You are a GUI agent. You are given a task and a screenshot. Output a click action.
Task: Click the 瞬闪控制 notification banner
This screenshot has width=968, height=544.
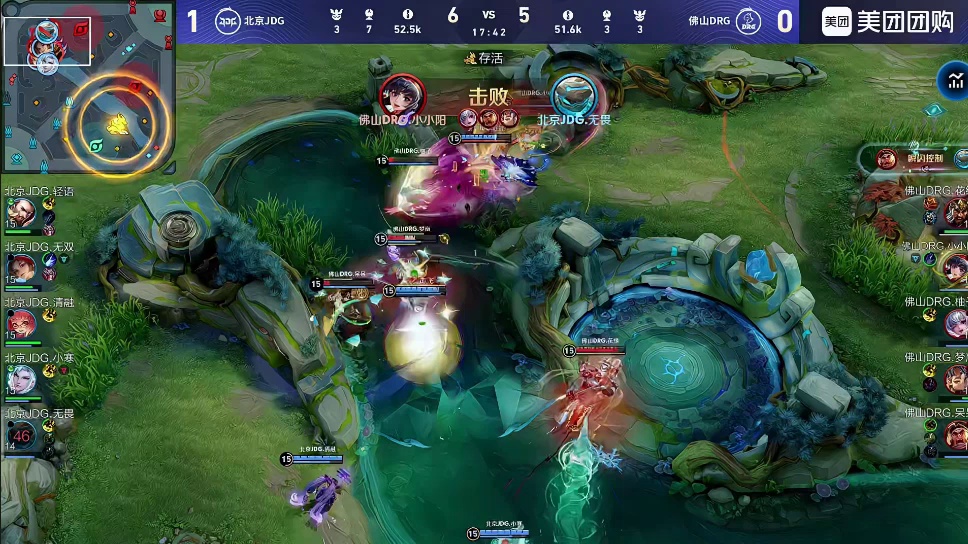pos(915,158)
